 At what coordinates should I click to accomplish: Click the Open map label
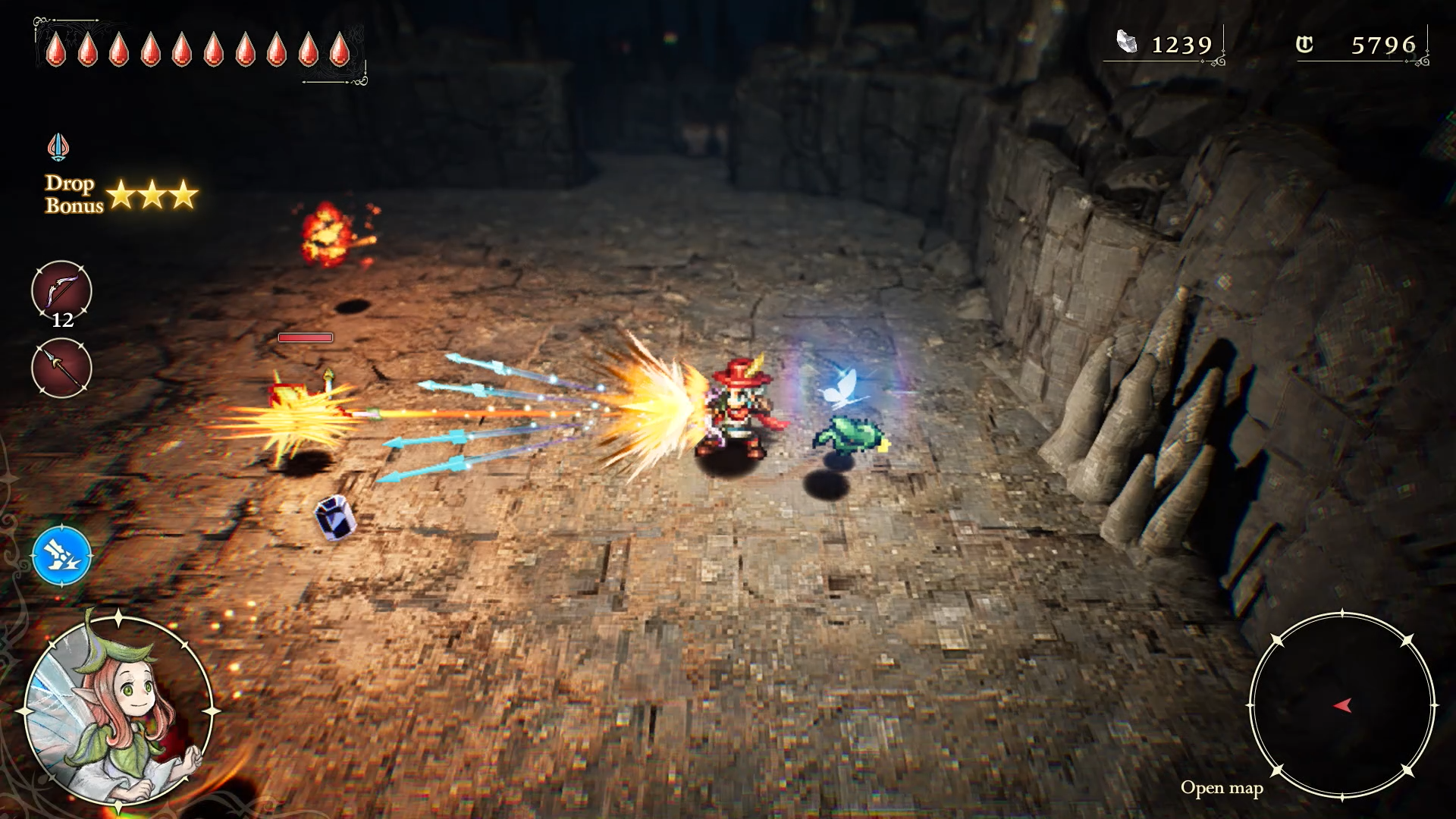coord(1221,788)
